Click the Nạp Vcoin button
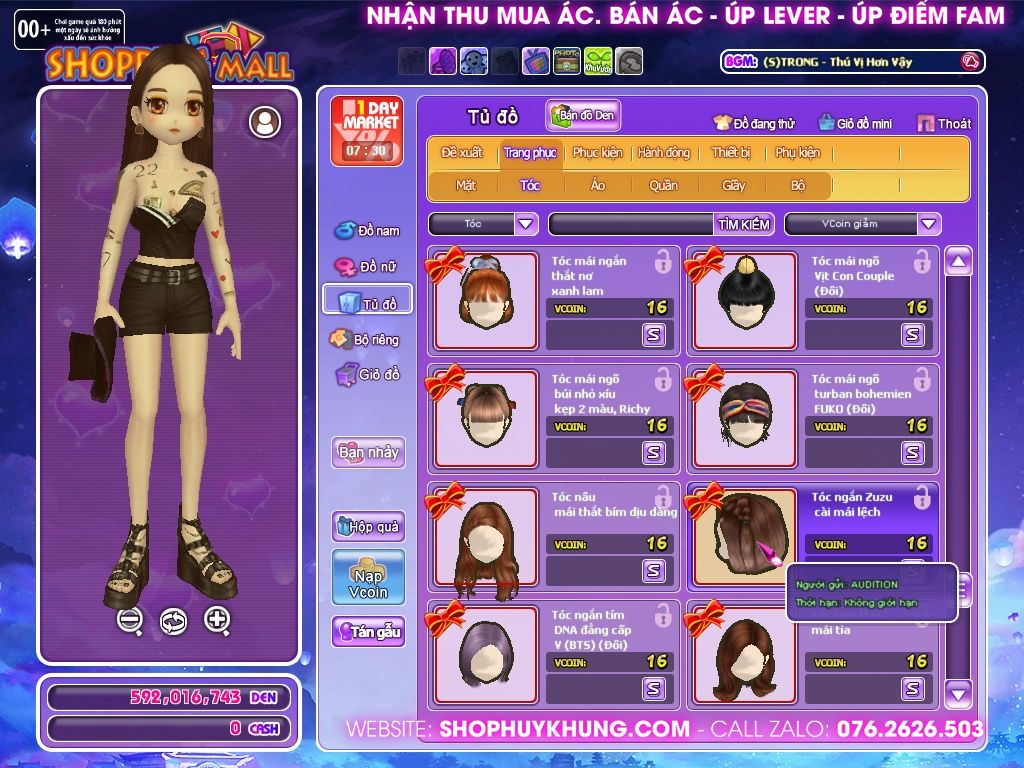 [x=368, y=577]
